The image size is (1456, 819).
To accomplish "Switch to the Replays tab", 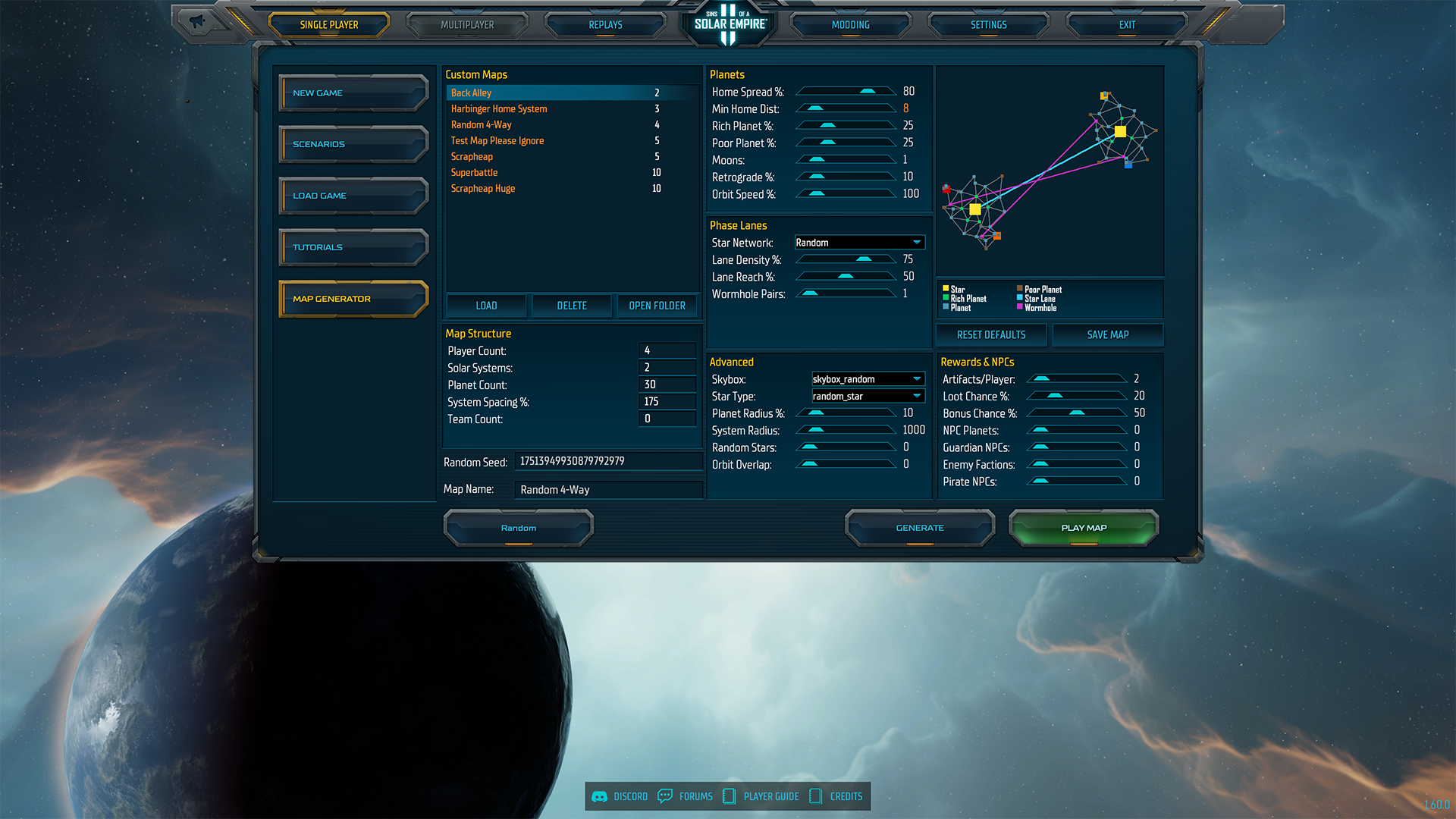I will 605,25.
